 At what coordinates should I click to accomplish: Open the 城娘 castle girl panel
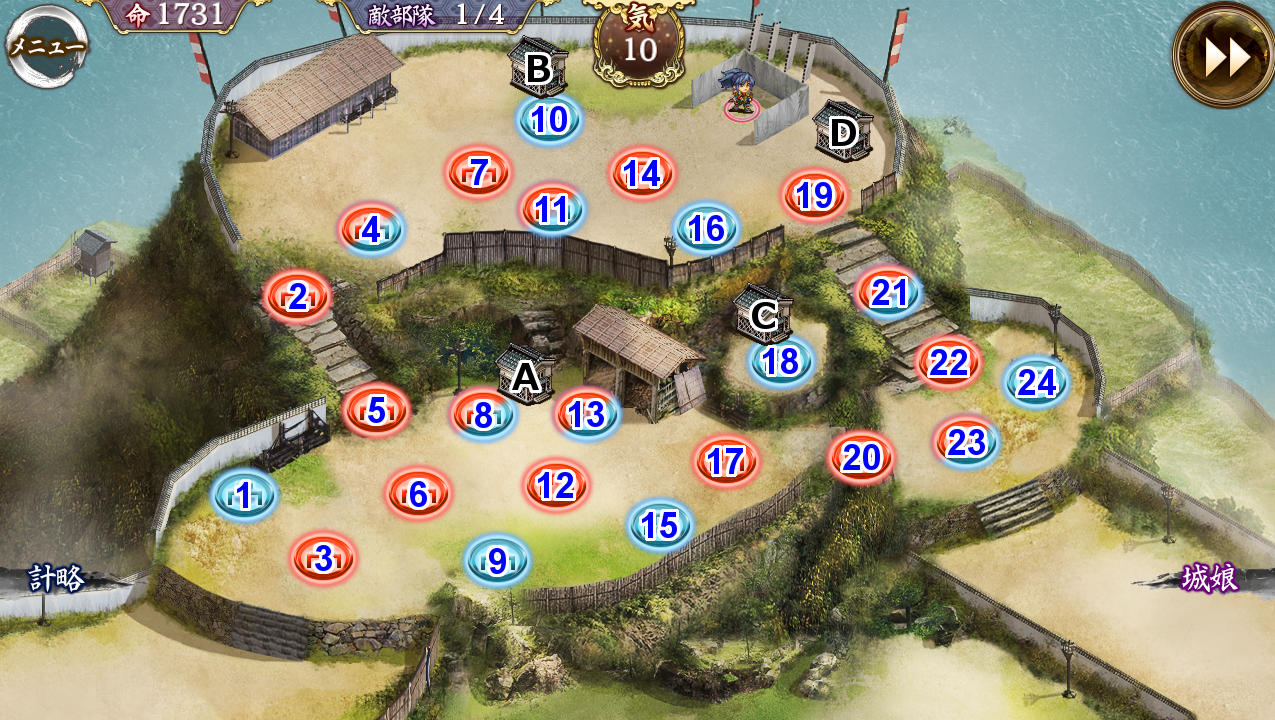pos(1209,579)
